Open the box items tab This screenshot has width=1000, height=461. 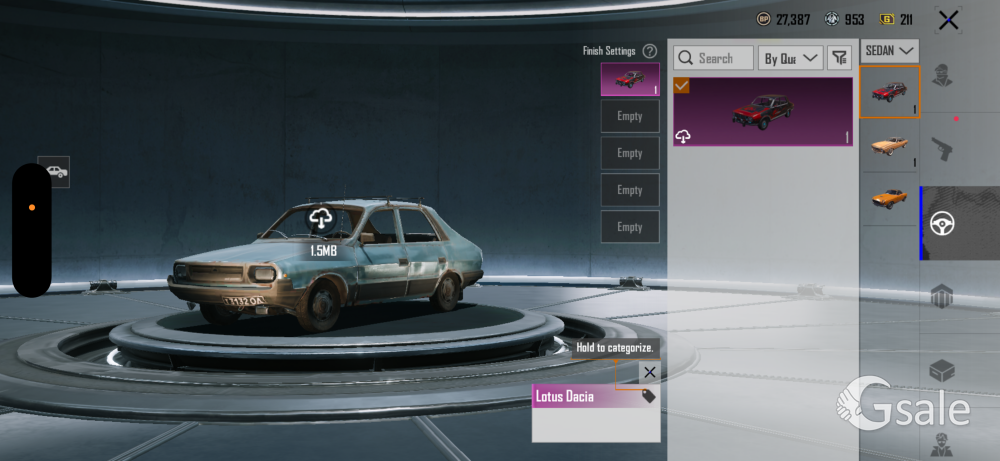941,370
